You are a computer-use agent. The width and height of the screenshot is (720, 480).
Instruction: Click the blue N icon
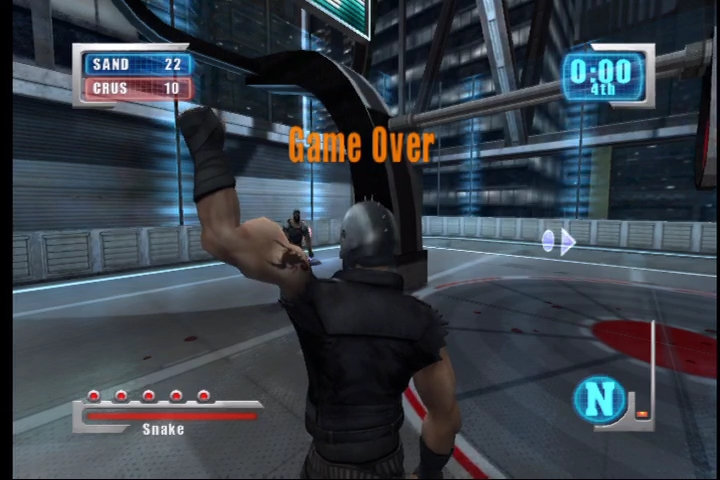pyautogui.click(x=599, y=399)
